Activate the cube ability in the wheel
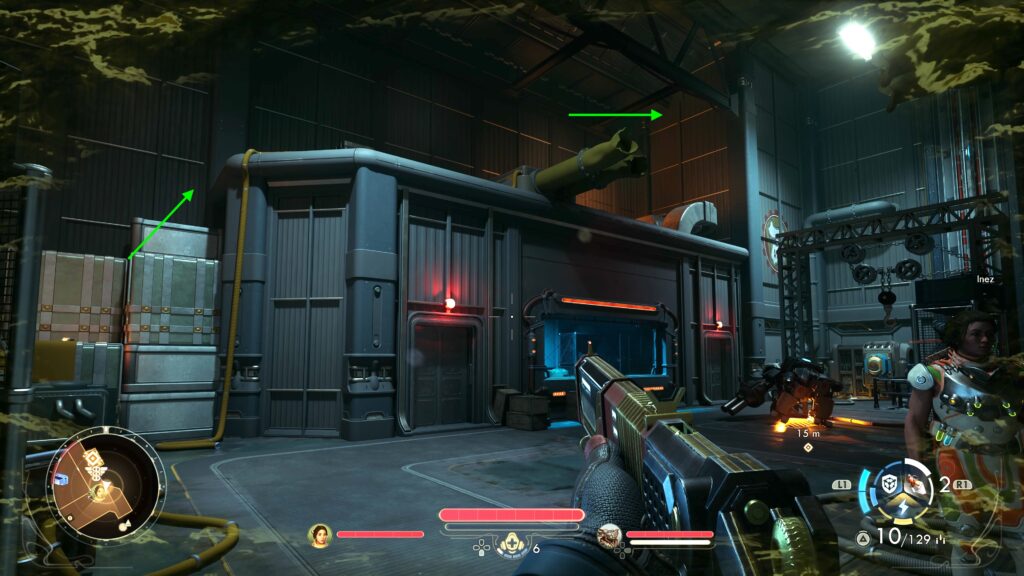The image size is (1024, 576). click(887, 483)
